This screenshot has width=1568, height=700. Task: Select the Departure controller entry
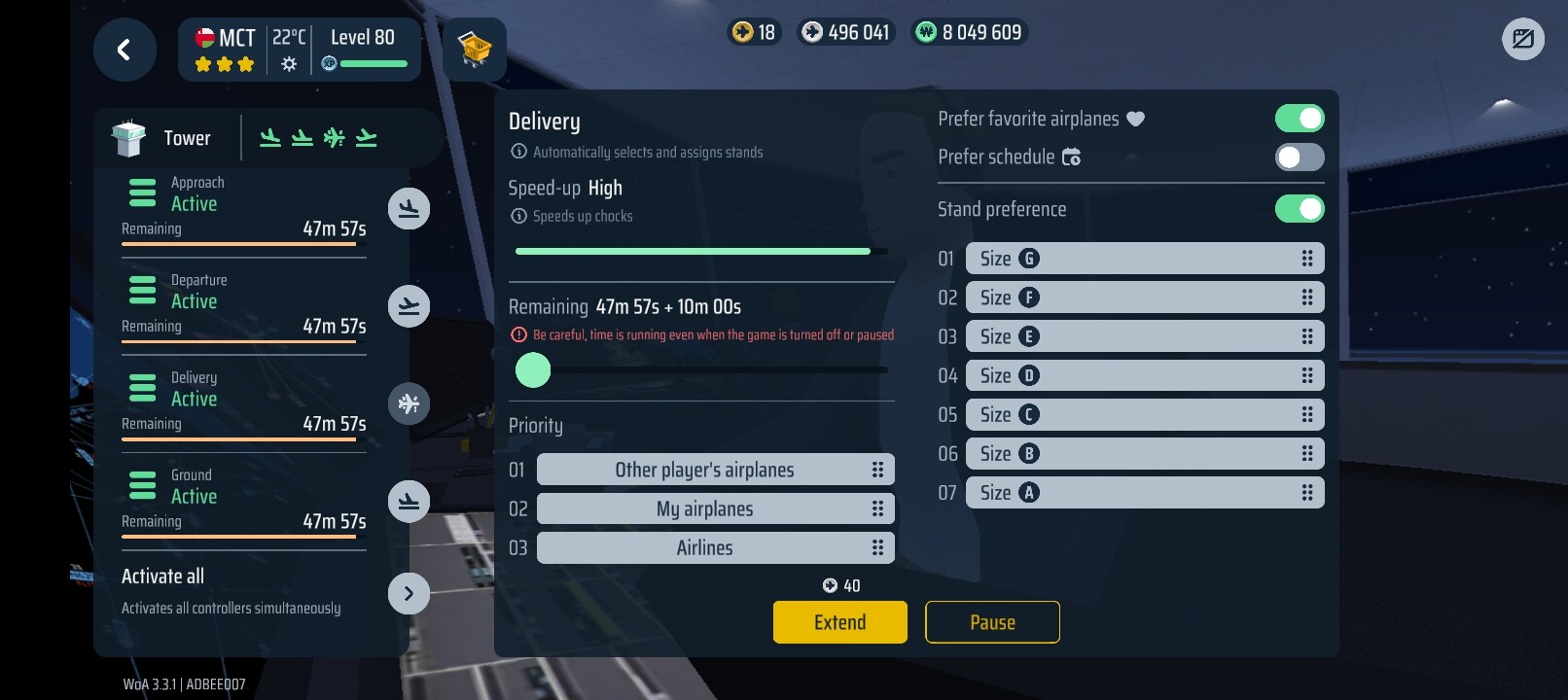tap(243, 304)
